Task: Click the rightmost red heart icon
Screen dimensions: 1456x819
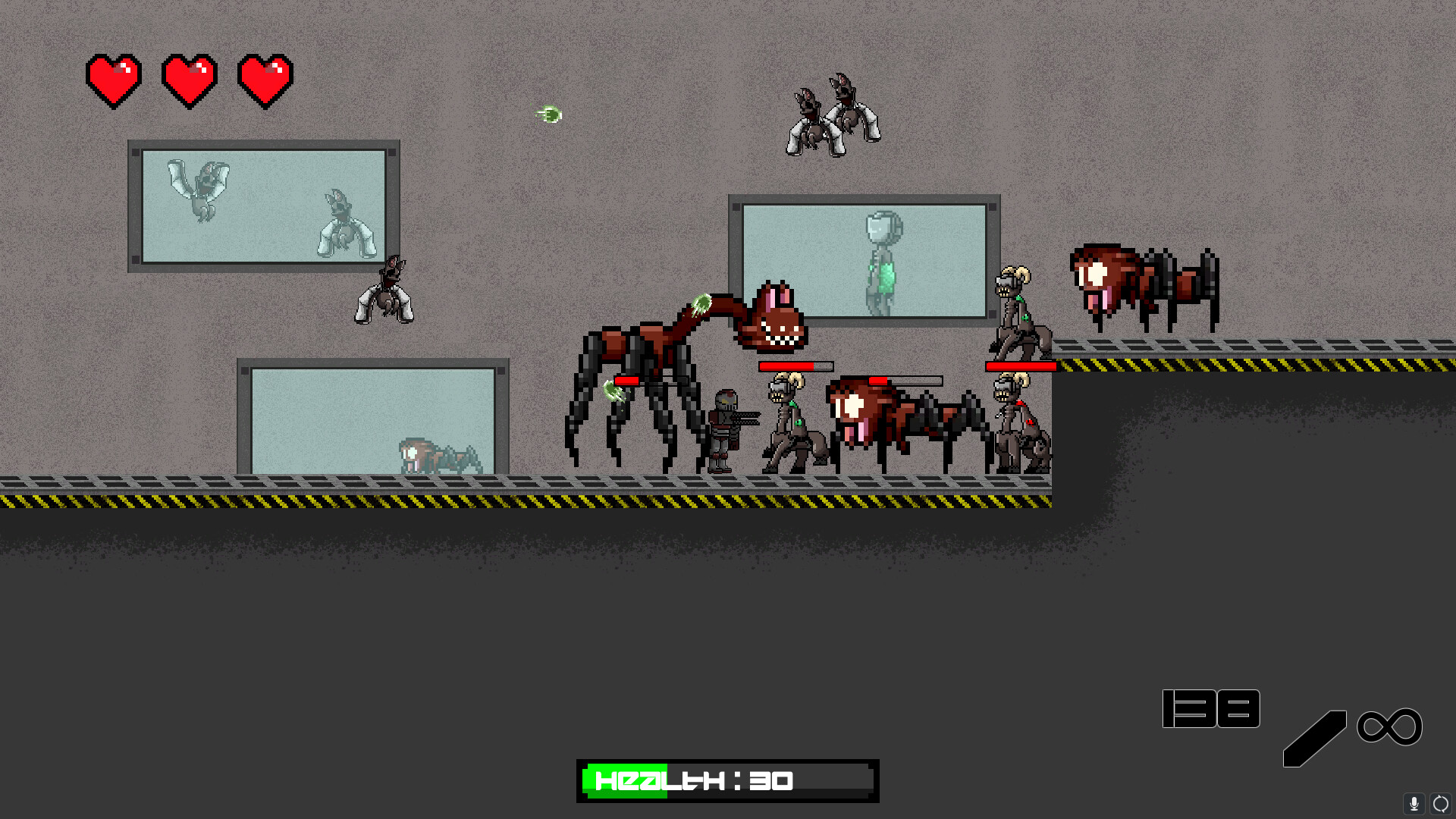Action: [266, 80]
